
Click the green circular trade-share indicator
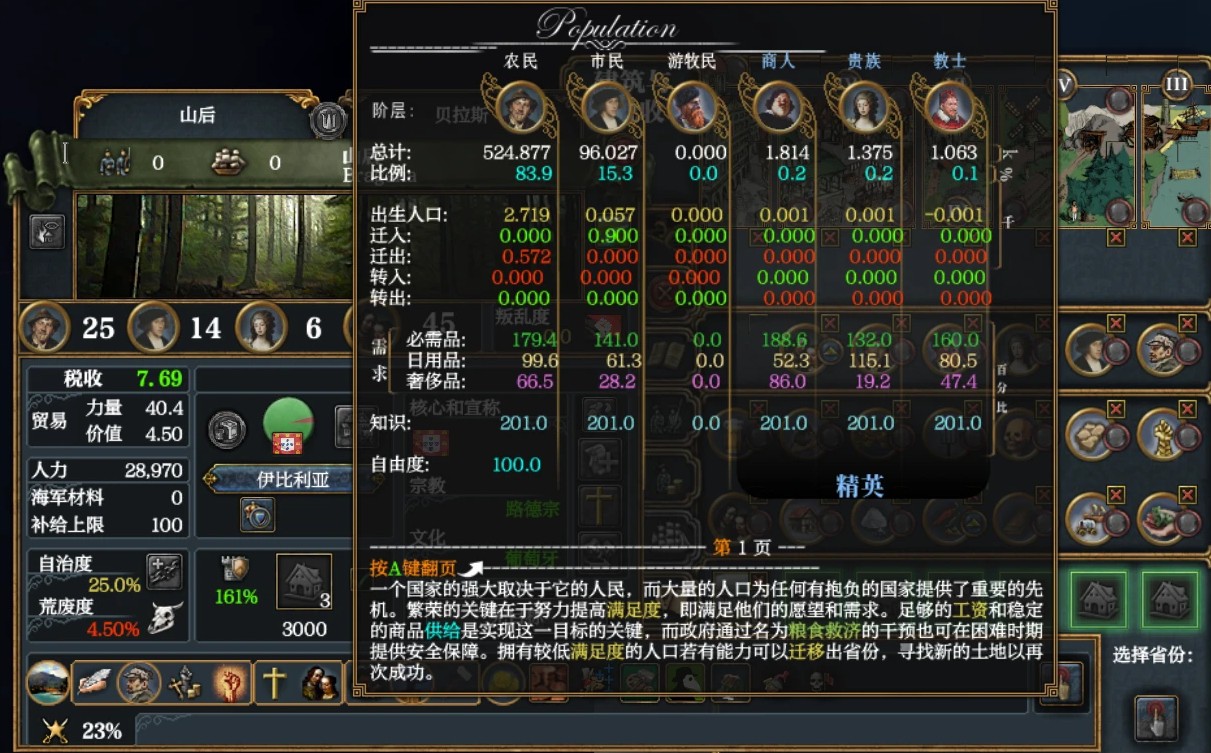pos(288,424)
